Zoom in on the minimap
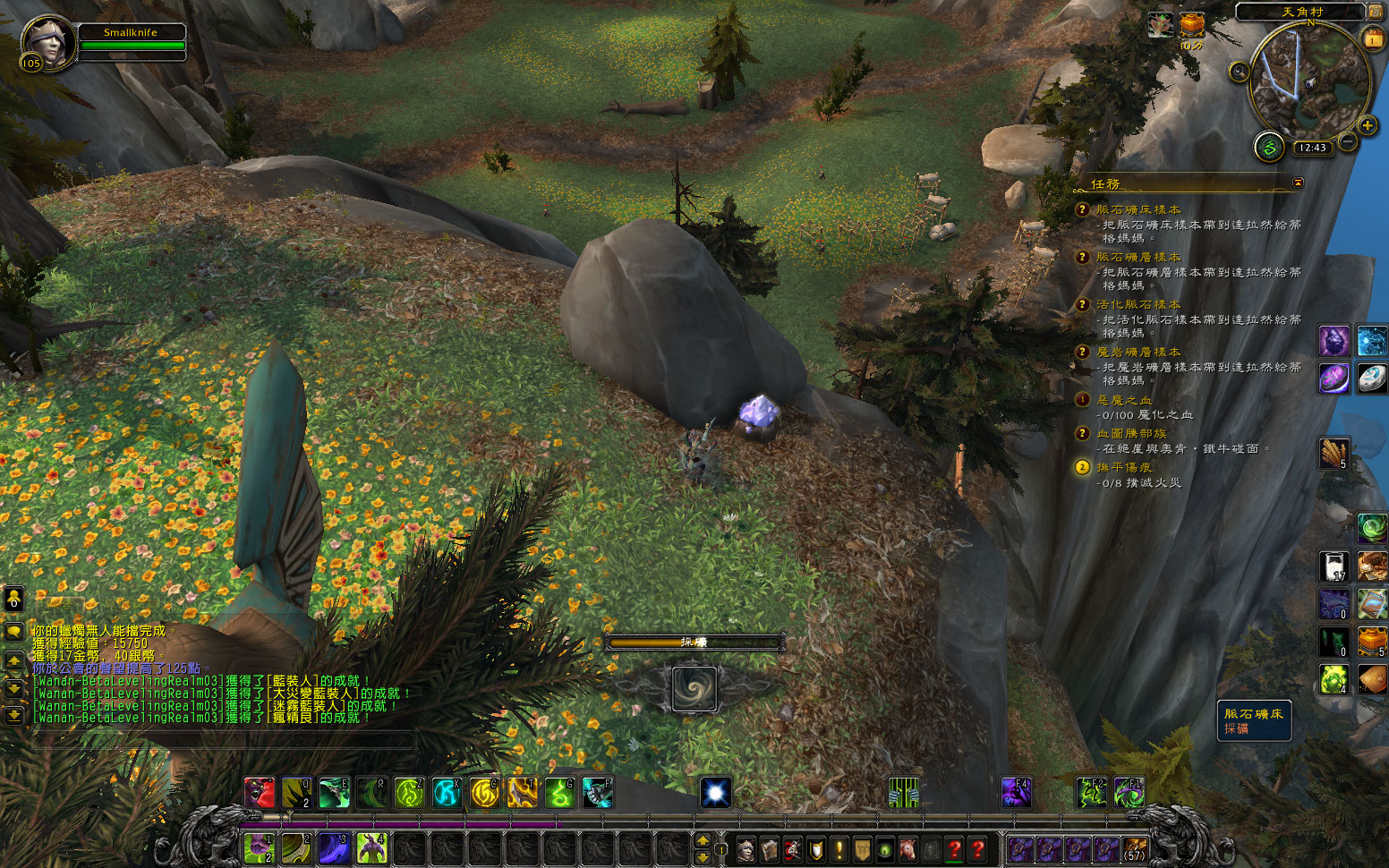The image size is (1389, 868). pyautogui.click(x=1368, y=126)
